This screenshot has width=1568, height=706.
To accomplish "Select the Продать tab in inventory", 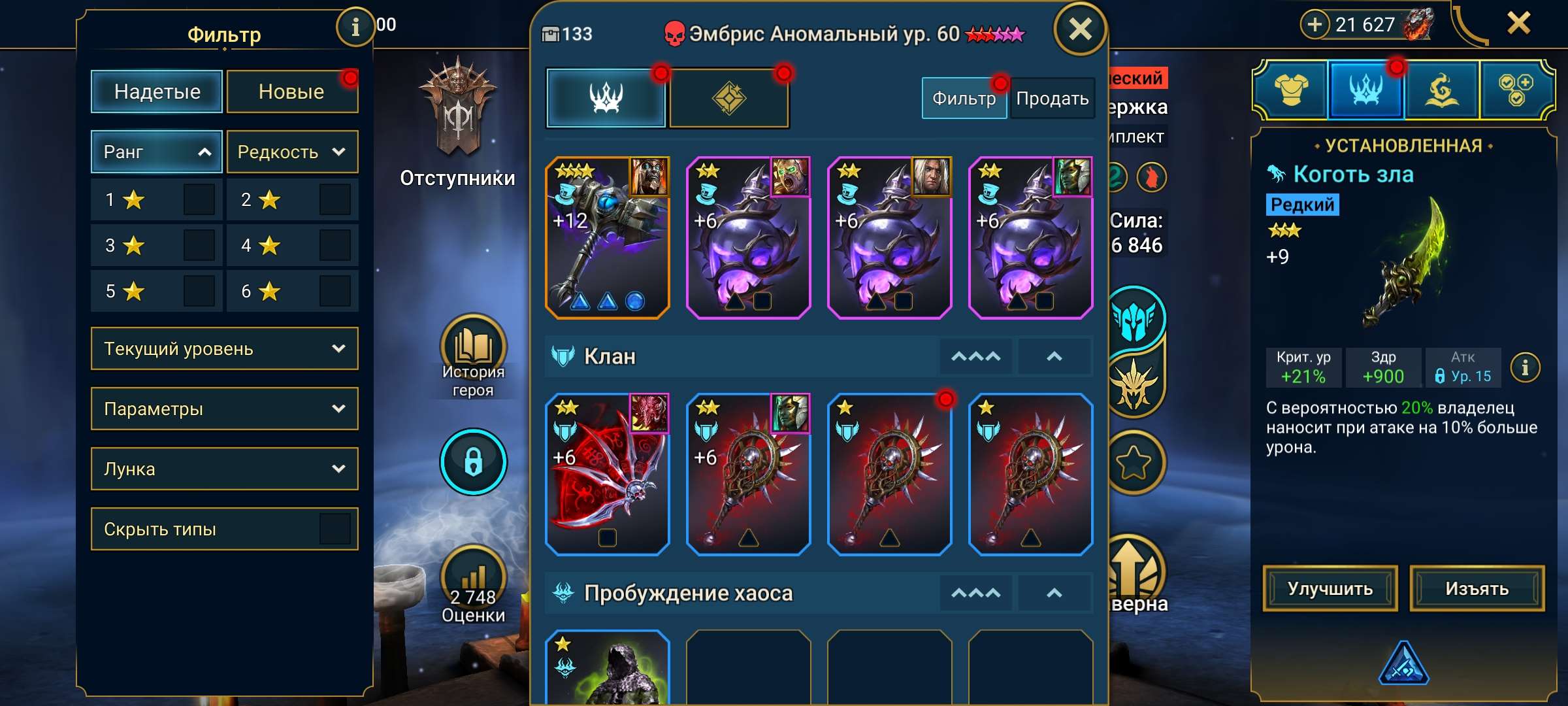I will click(1052, 98).
